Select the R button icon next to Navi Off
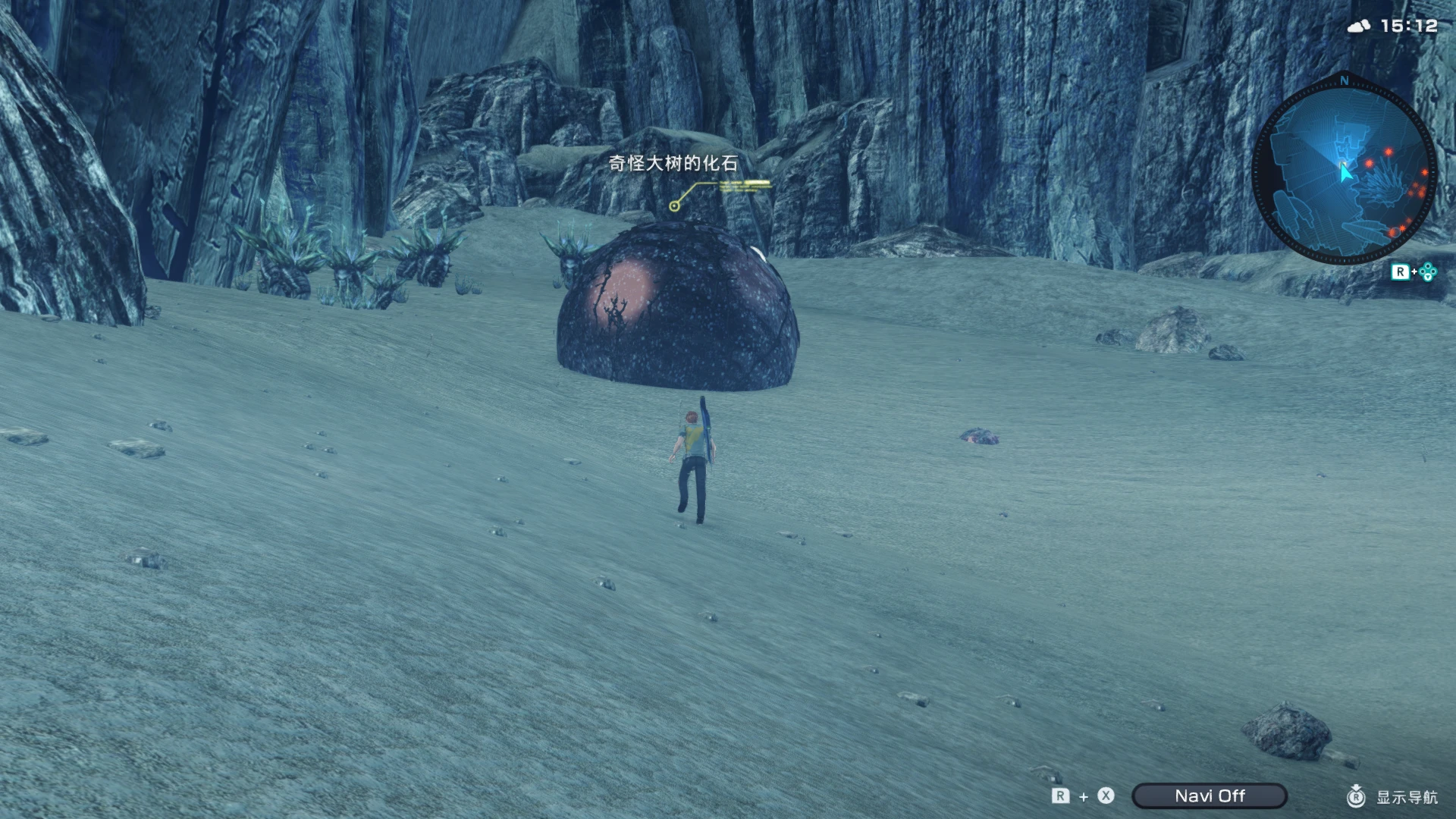This screenshot has width=1456, height=819. (x=1062, y=796)
